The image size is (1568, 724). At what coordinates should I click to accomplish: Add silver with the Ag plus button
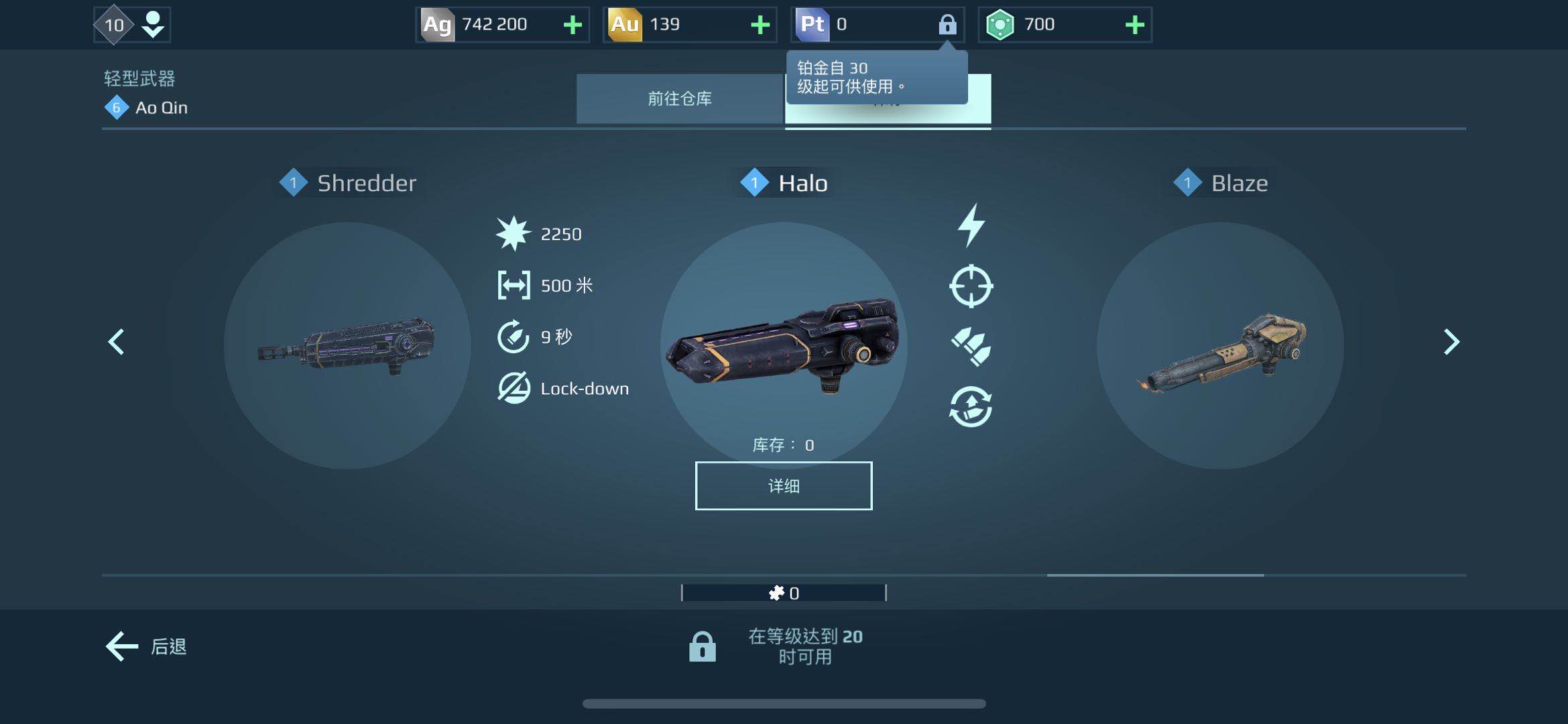pyautogui.click(x=572, y=25)
